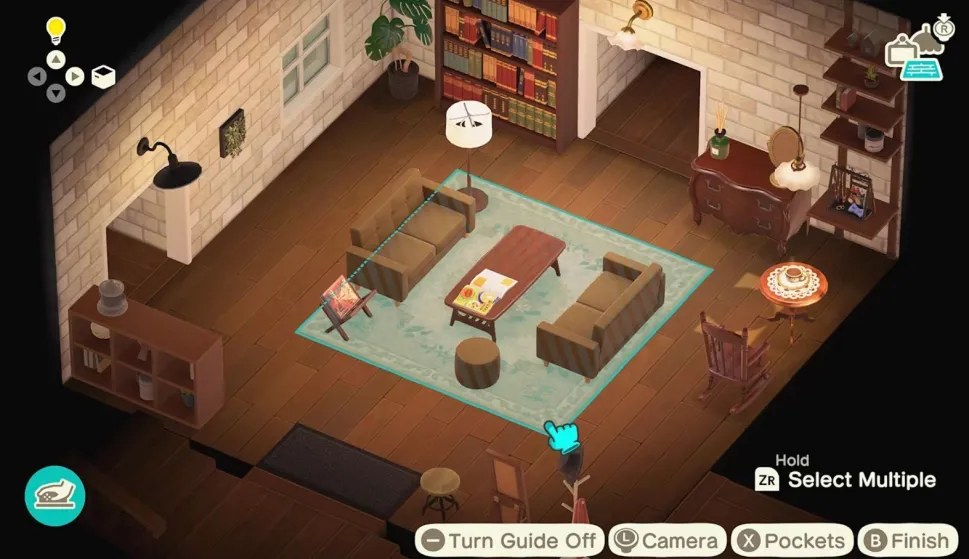Screen dimensions: 969x559
Task: Open Pockets from the bottom bar
Action: click(792, 541)
